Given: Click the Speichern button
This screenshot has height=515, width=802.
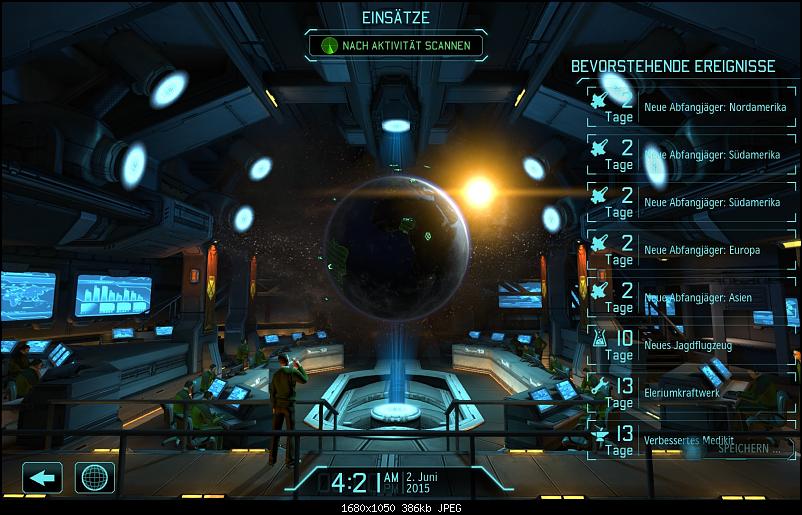Looking at the screenshot, I should [747, 449].
